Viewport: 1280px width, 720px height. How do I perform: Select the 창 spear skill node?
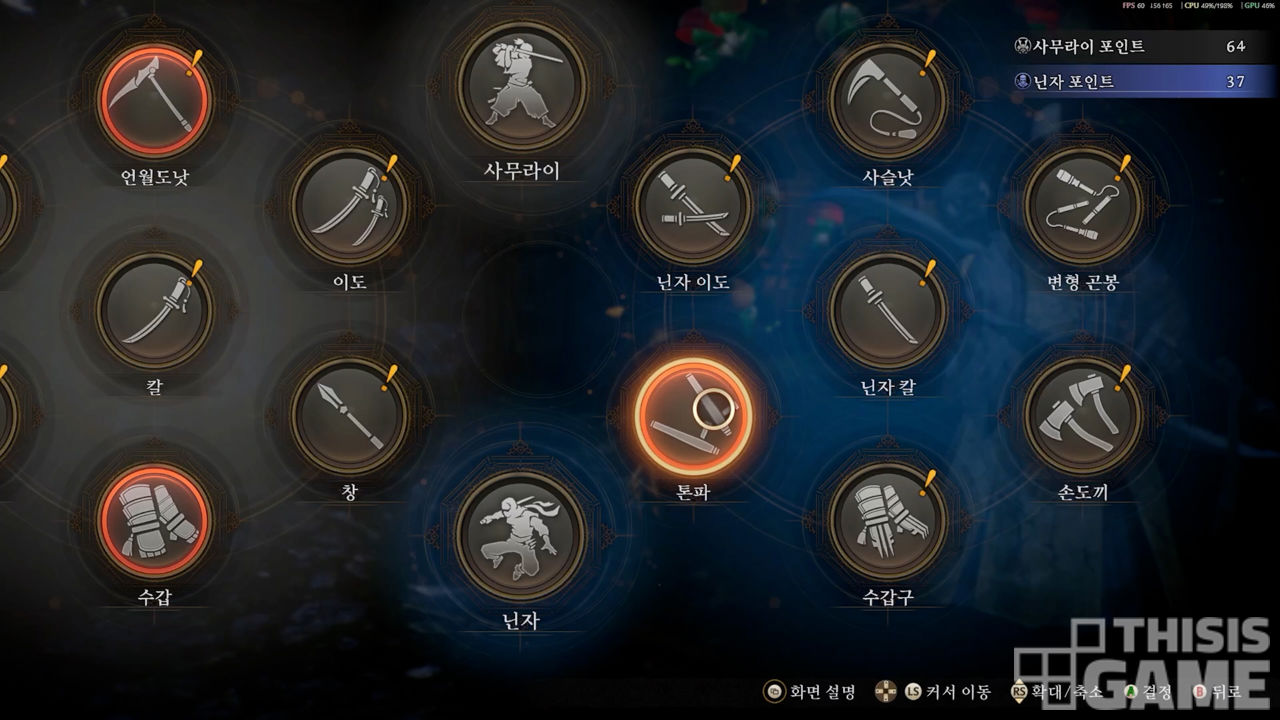coord(350,415)
